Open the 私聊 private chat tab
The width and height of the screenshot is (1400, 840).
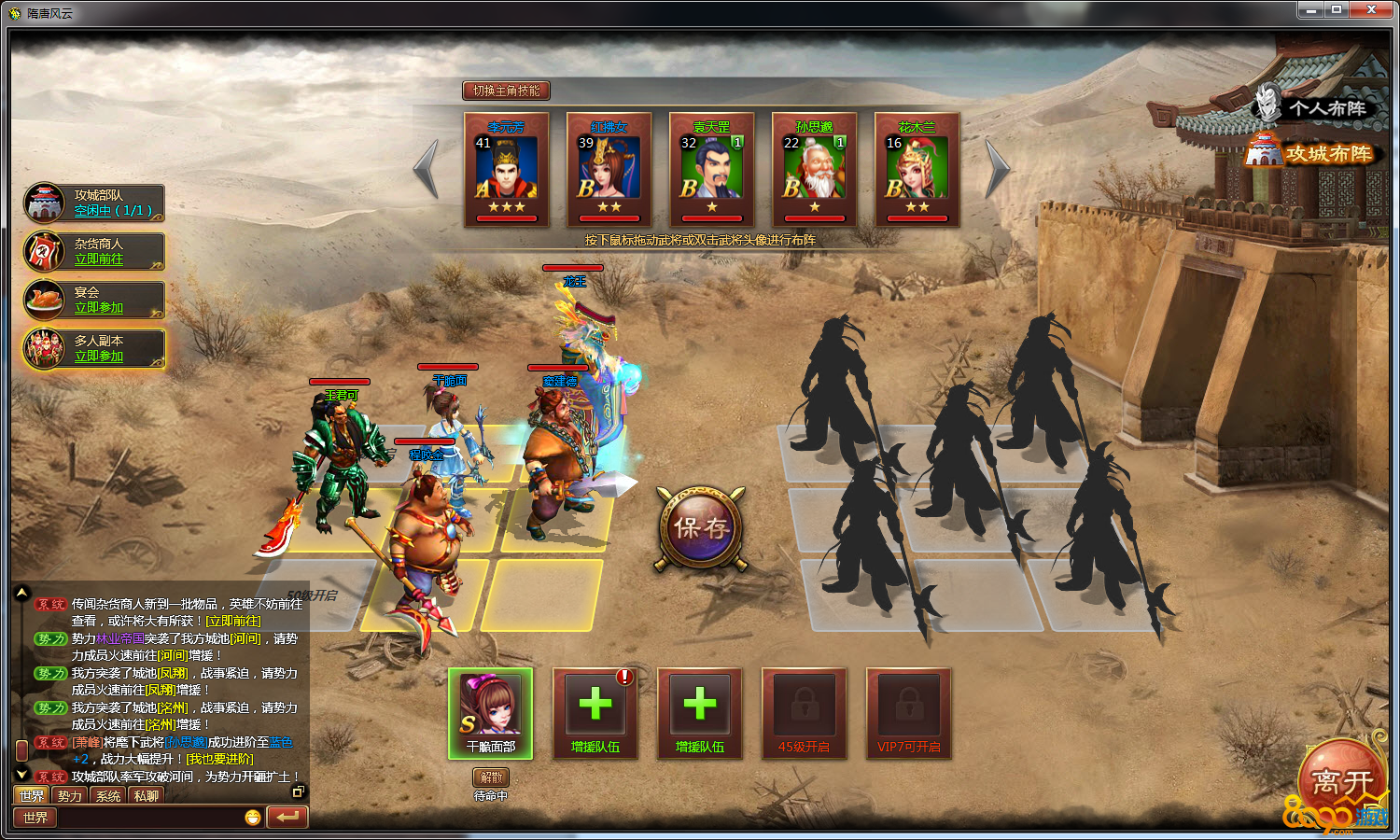(x=146, y=796)
